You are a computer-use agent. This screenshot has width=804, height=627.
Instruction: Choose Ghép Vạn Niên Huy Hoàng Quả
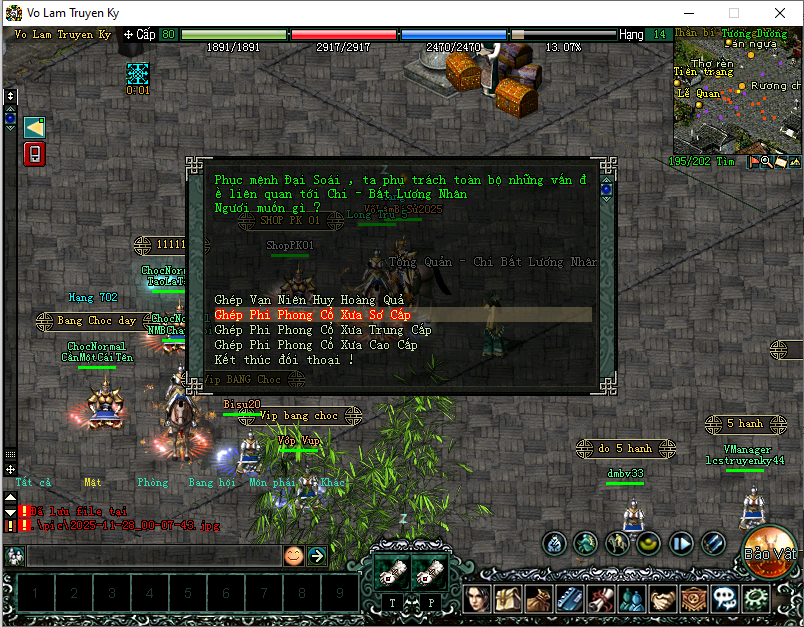coord(309,300)
